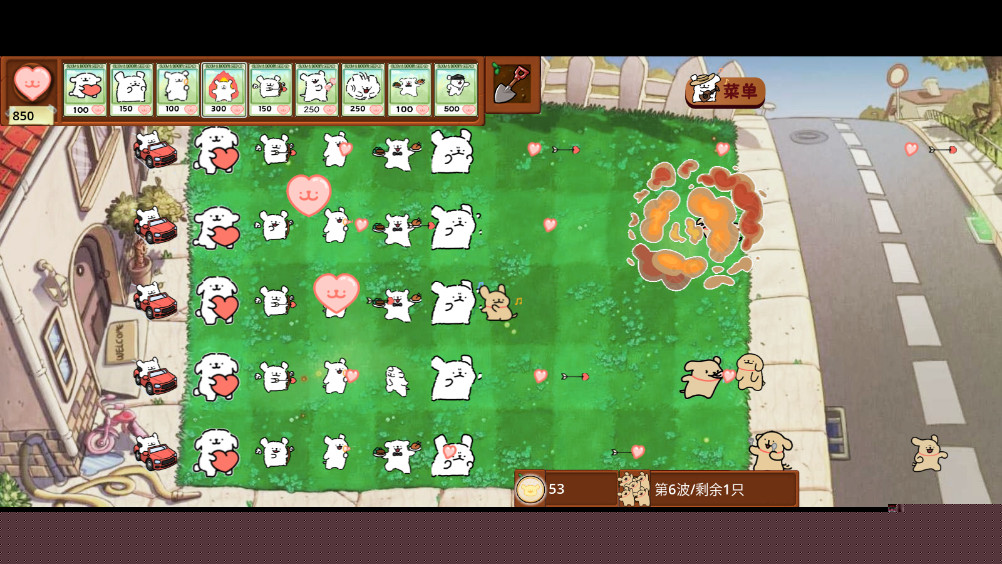Viewport: 1002px width, 564px height.
Task: Pick the big bear card costing 150
Action: 131,90
